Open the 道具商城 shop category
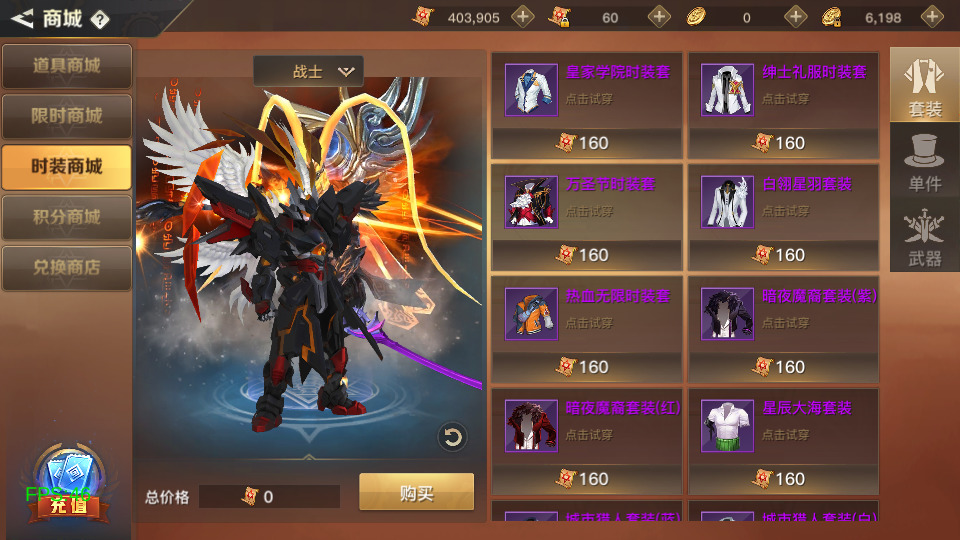Screen dimensions: 960x540 point(66,66)
